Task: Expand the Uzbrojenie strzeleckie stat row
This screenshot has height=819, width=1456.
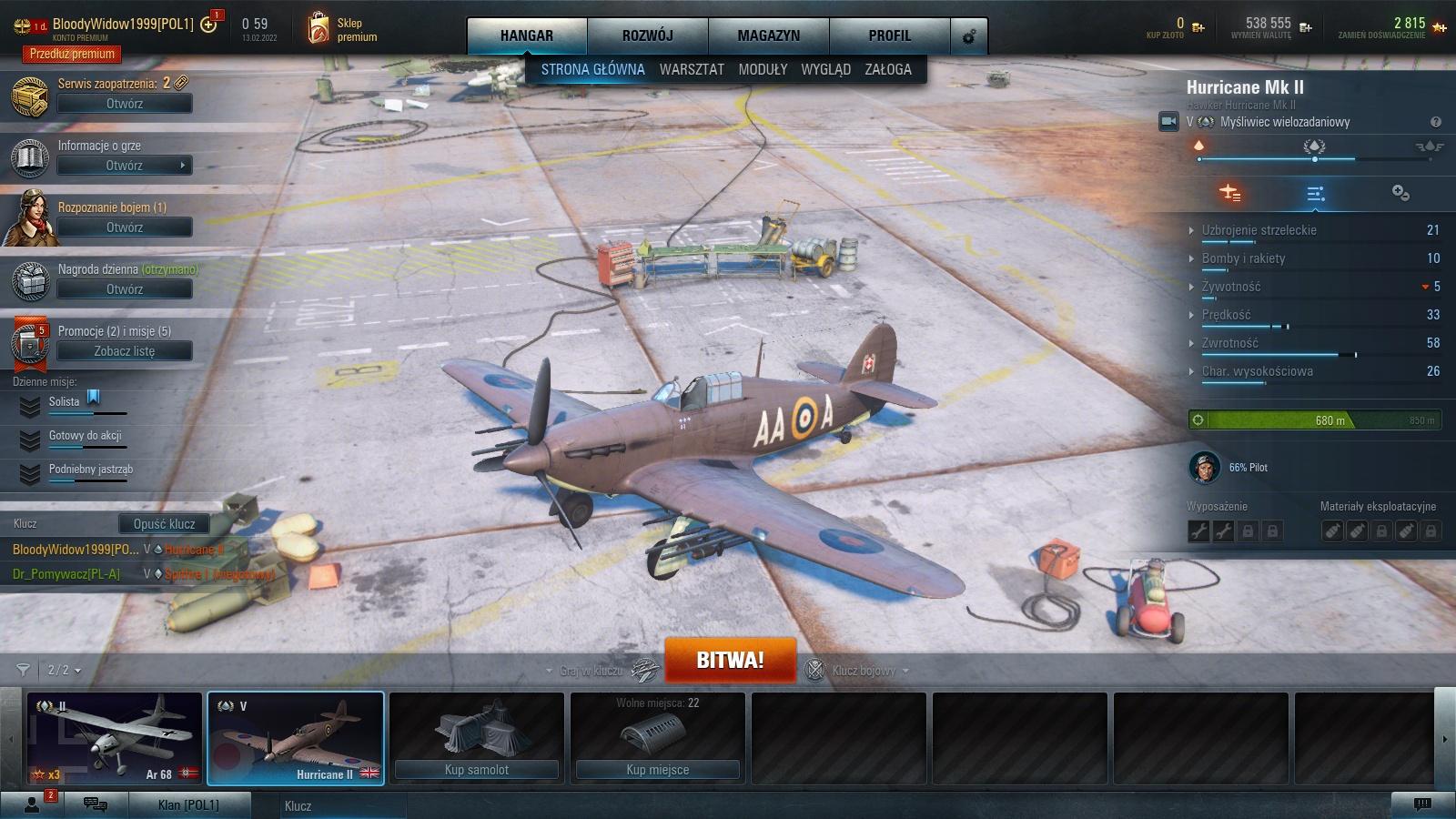Action: [1259, 230]
